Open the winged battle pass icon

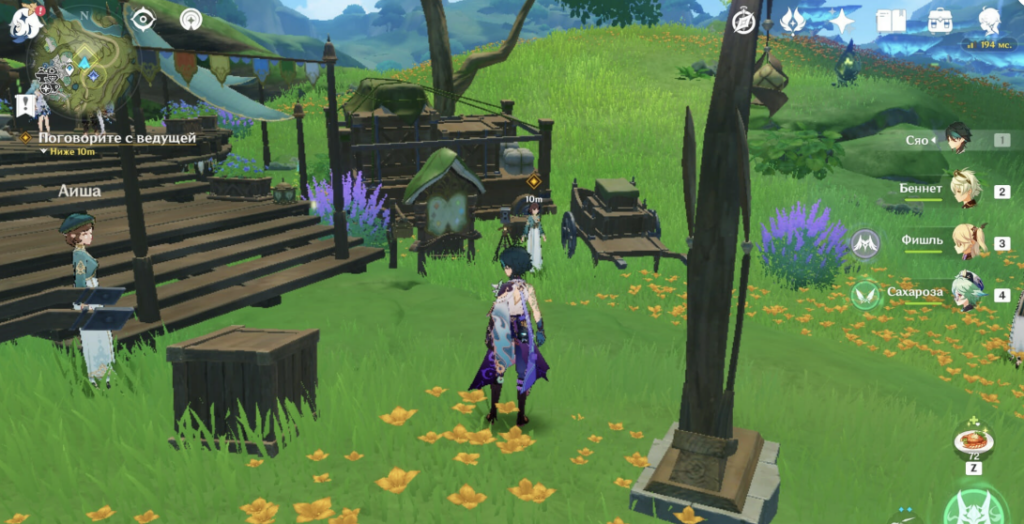(x=791, y=21)
